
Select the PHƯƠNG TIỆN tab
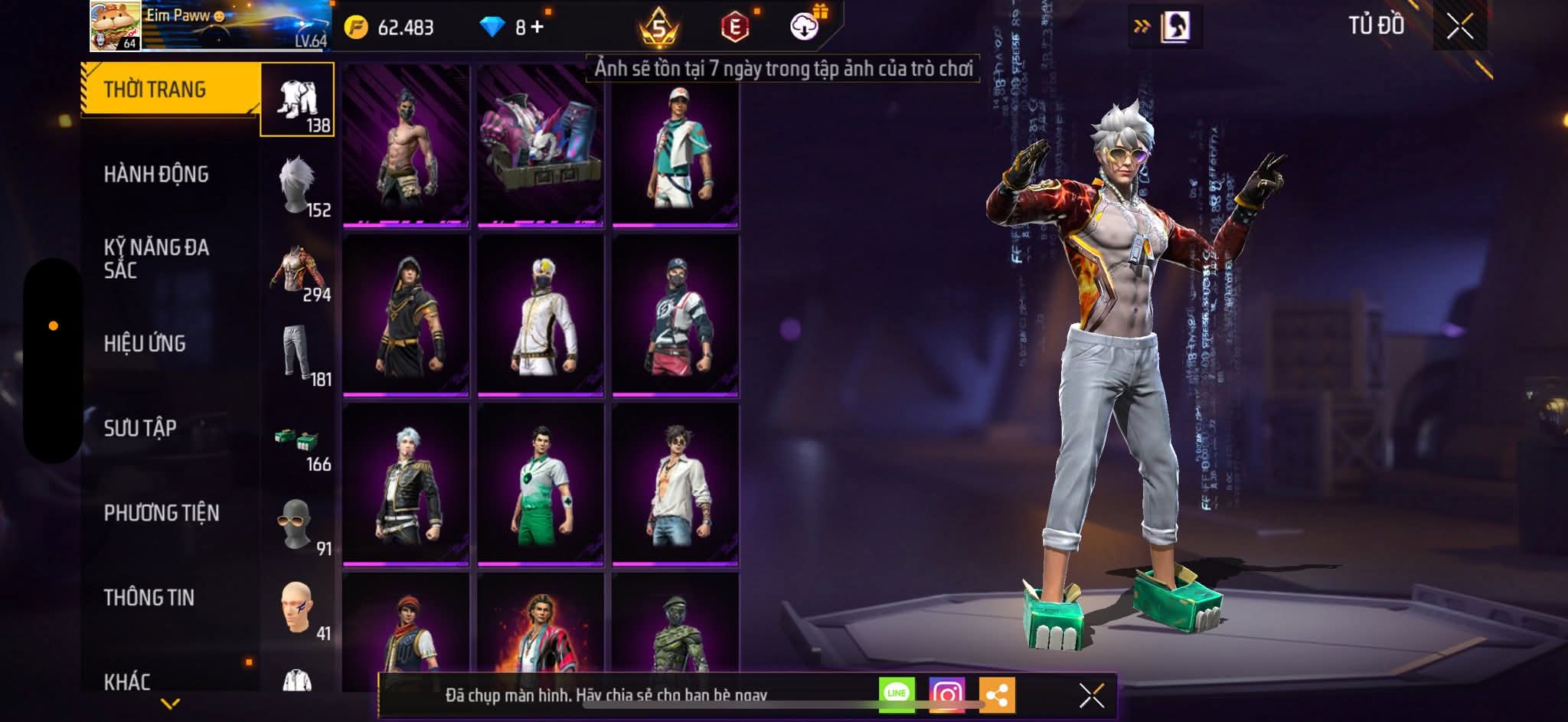162,513
